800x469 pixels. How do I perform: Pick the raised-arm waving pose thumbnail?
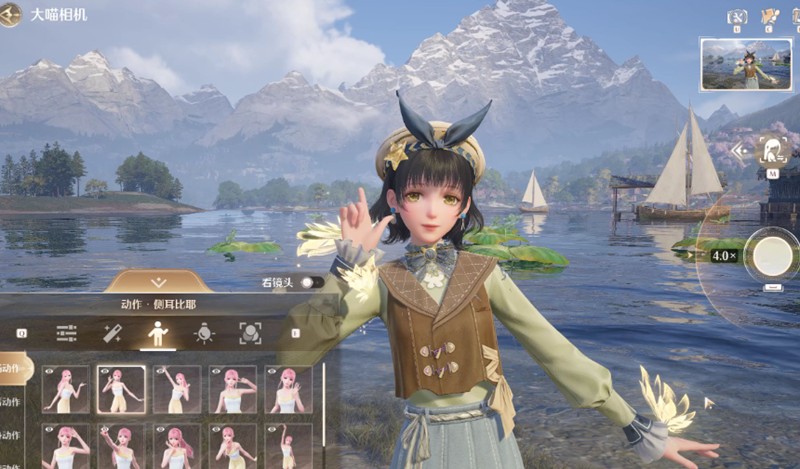177,389
